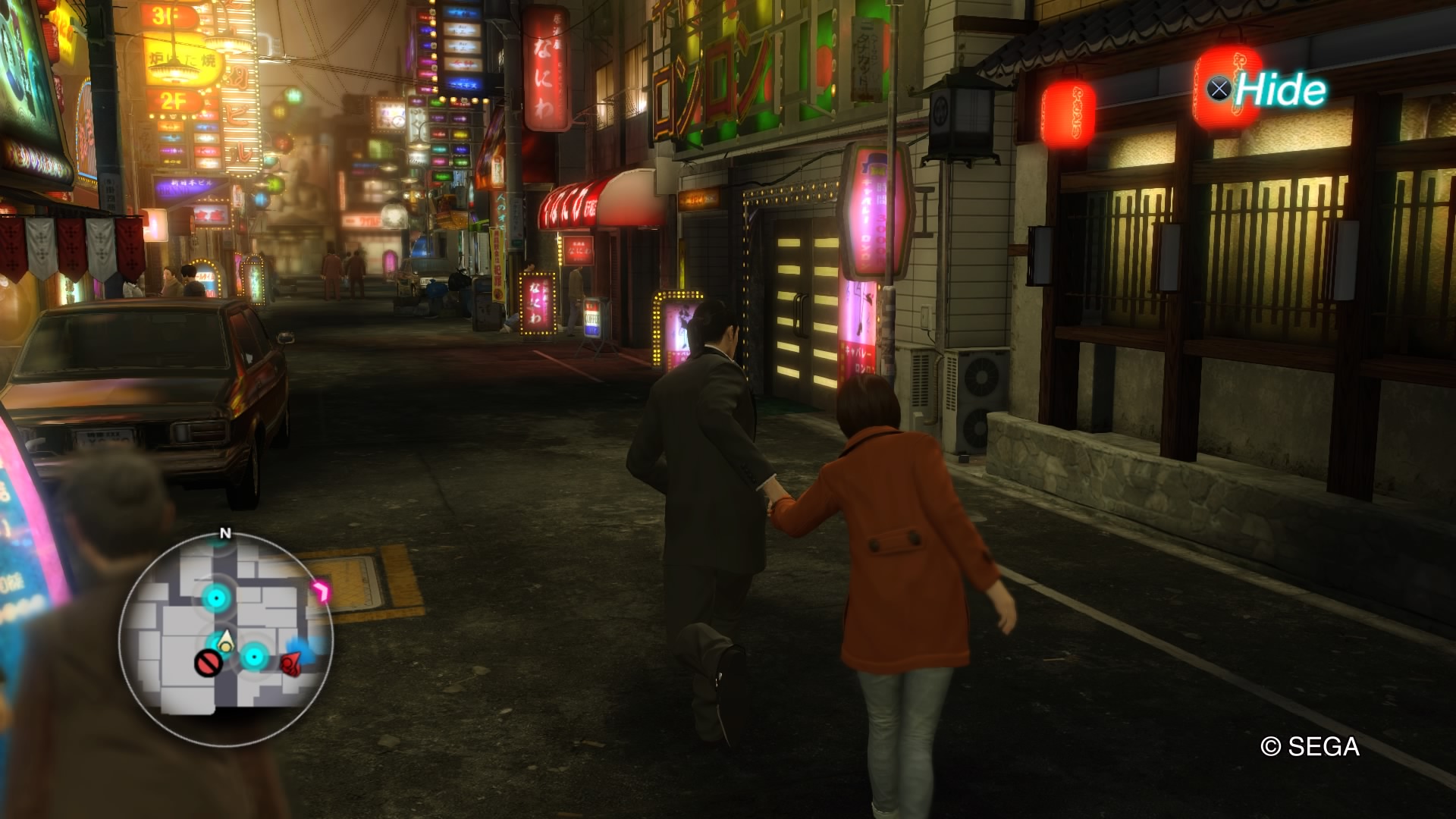Click the red pursuer marker on the minimap

(x=290, y=664)
